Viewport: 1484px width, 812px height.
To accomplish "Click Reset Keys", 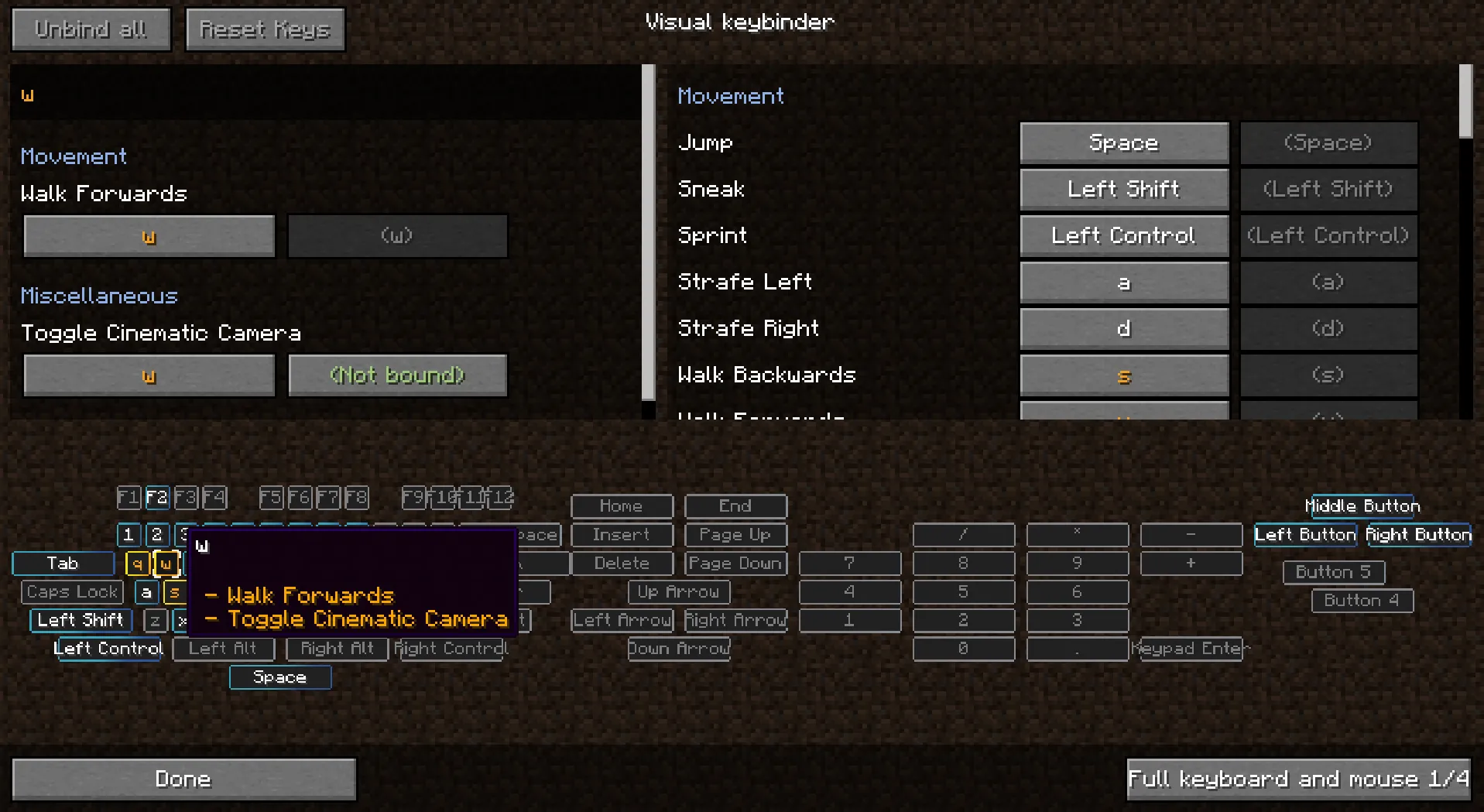I will 265,29.
